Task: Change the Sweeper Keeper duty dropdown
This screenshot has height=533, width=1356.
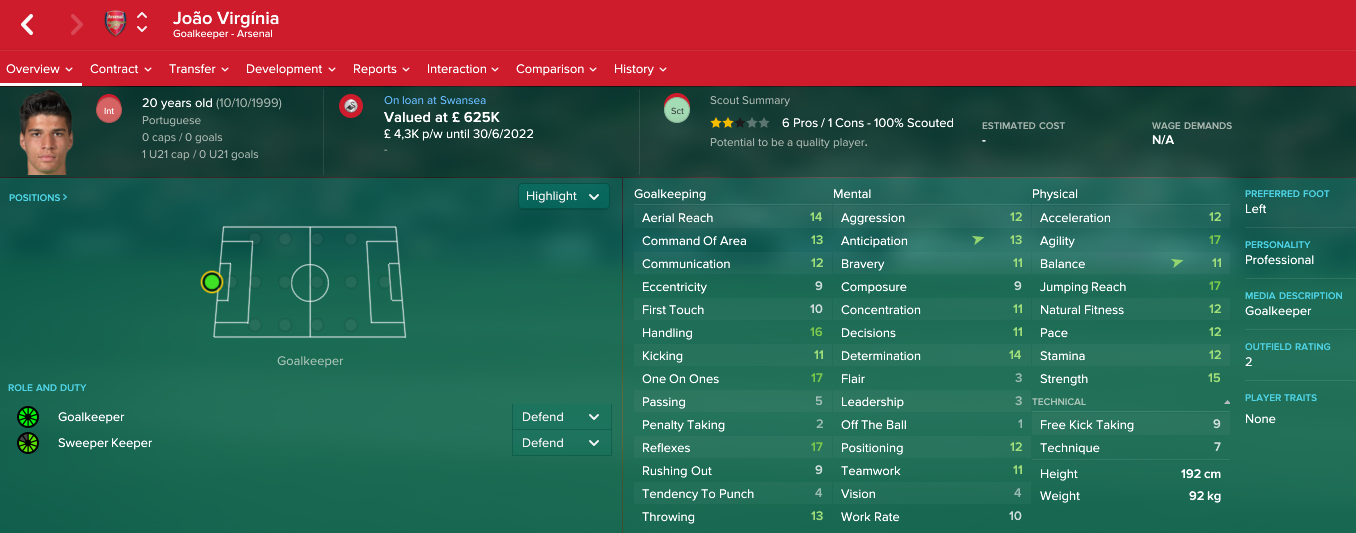Action: (561, 443)
